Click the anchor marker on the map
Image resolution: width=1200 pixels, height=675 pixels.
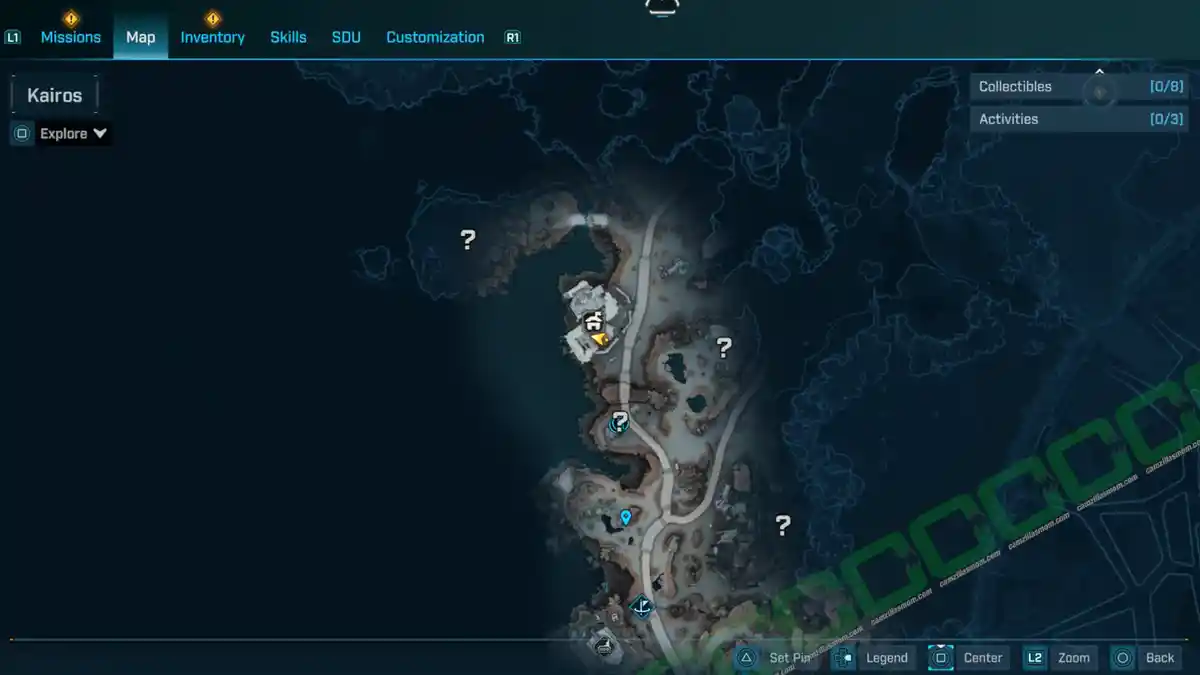pos(642,606)
